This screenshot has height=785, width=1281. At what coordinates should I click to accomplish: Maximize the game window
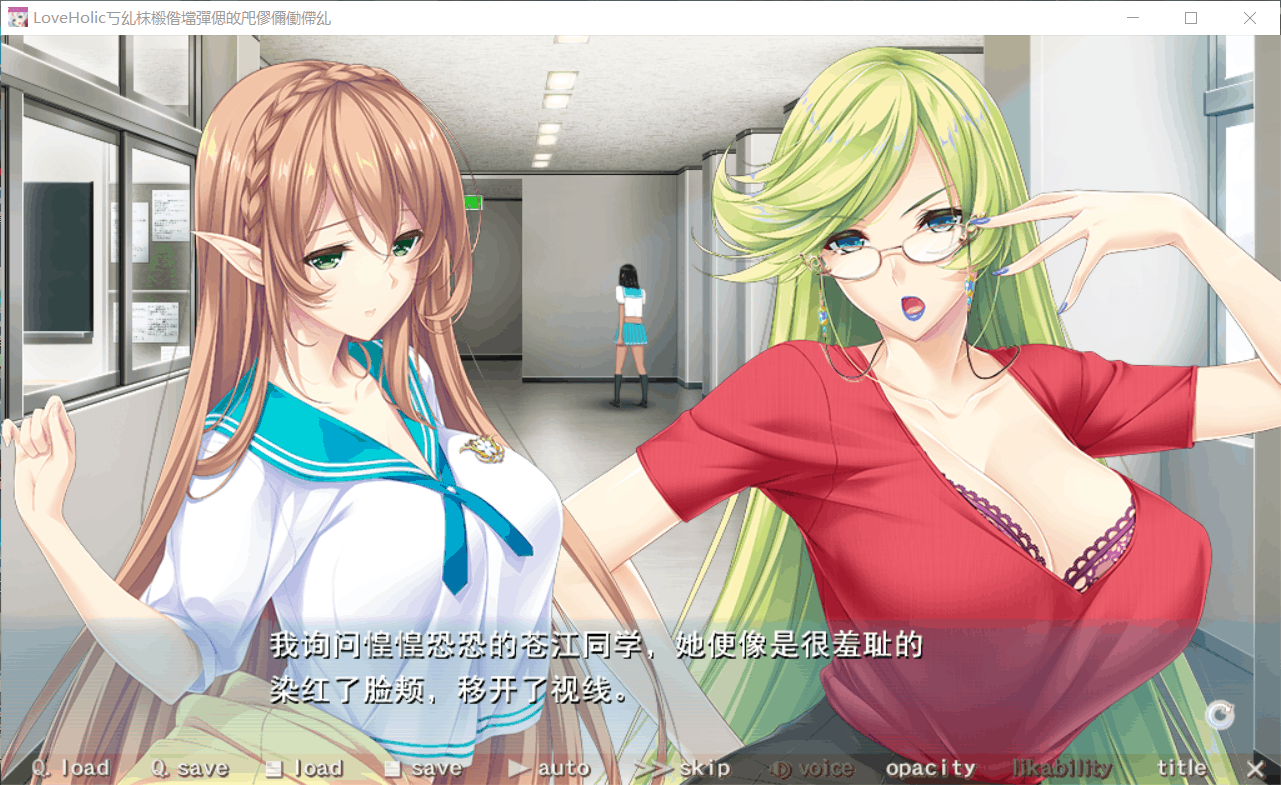coord(1191,18)
